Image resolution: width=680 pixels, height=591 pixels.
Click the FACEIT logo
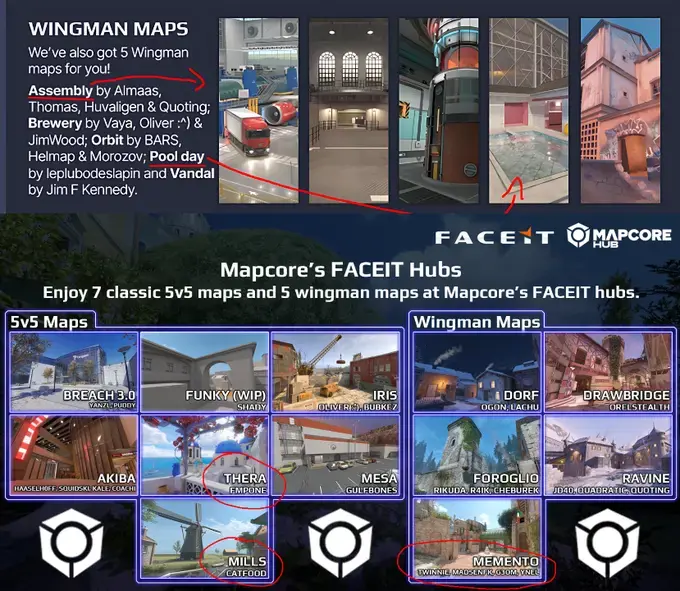click(493, 237)
